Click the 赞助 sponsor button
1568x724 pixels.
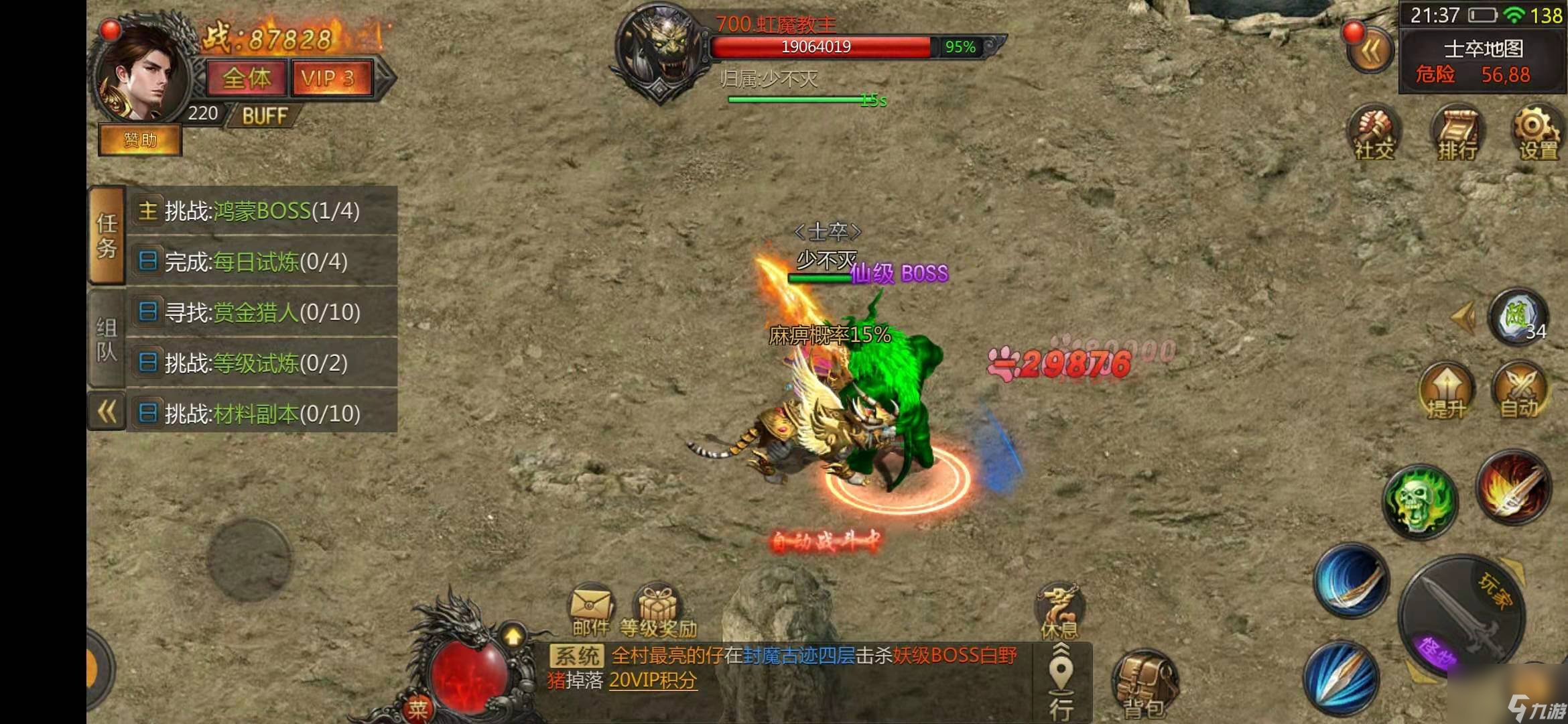click(140, 140)
